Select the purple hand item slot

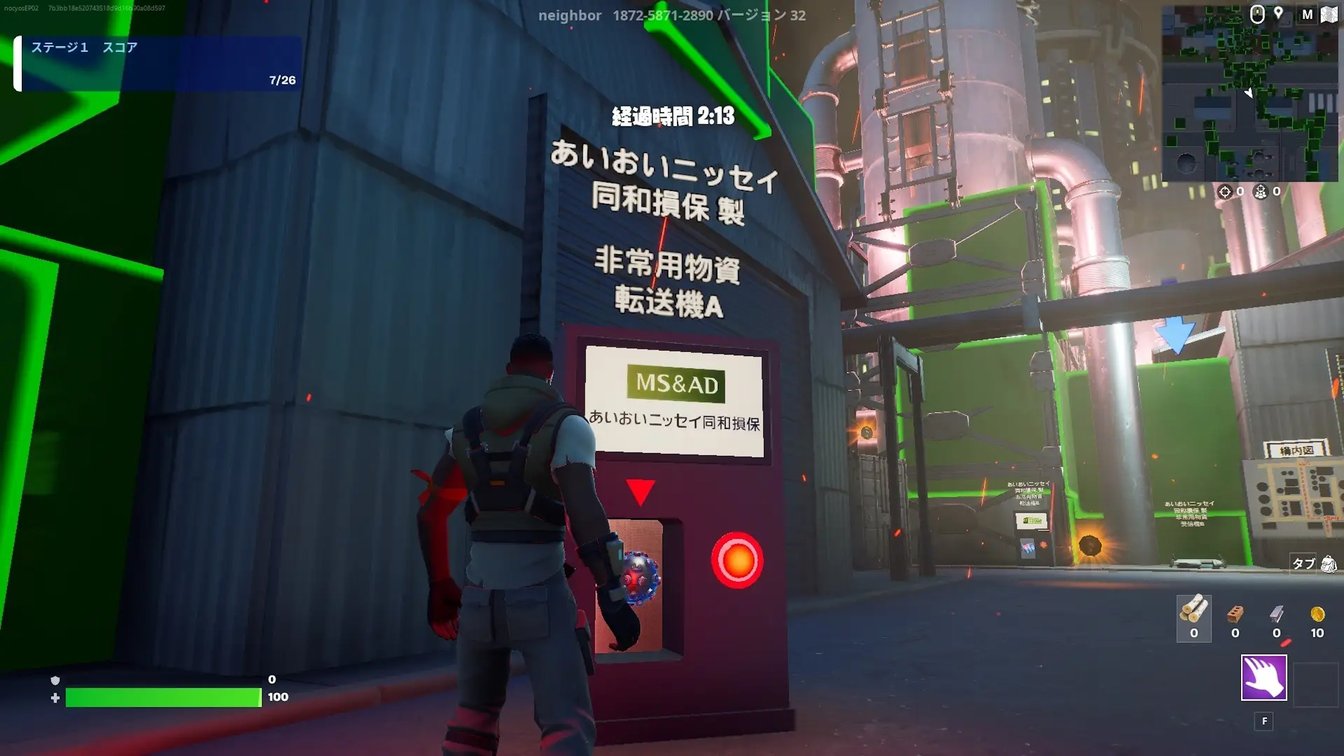pos(1264,678)
